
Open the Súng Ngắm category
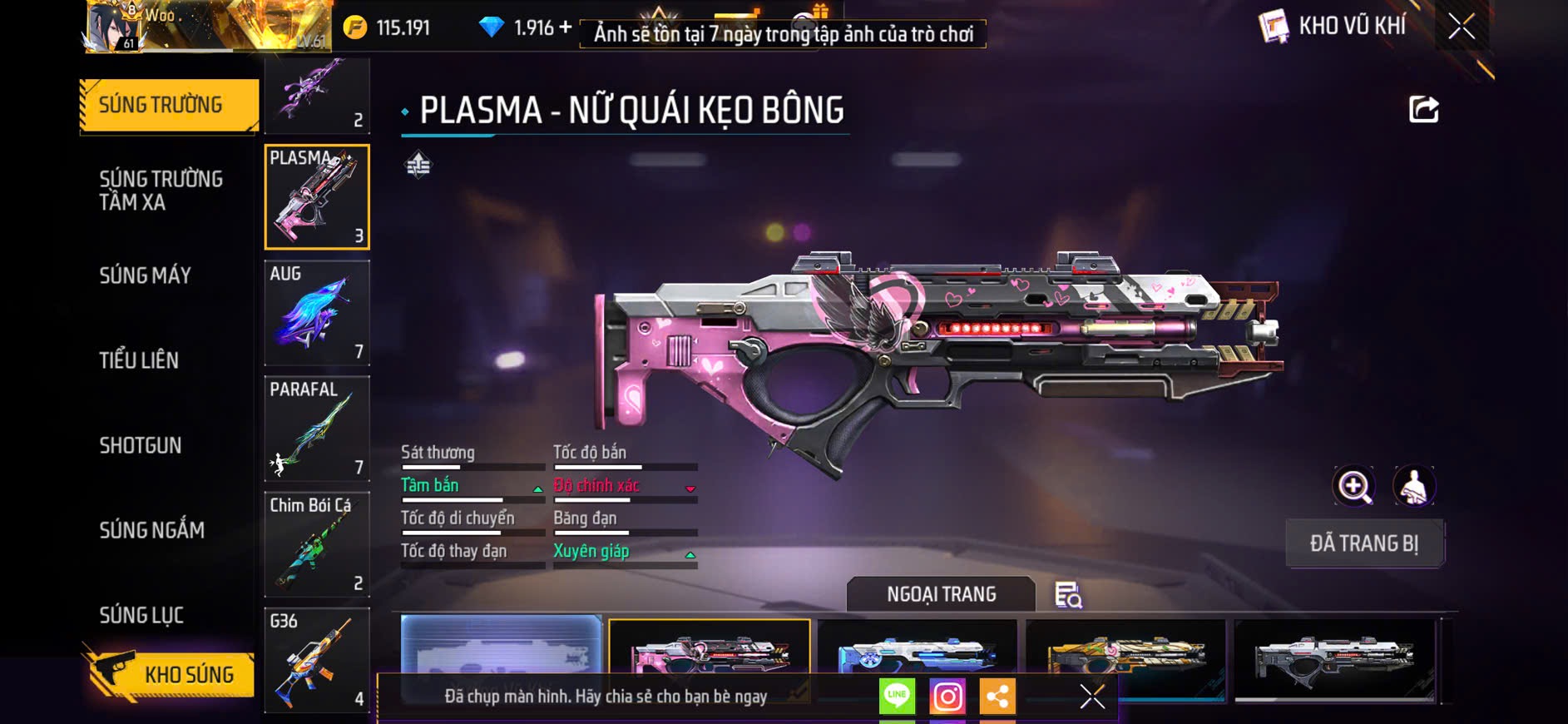coord(152,530)
